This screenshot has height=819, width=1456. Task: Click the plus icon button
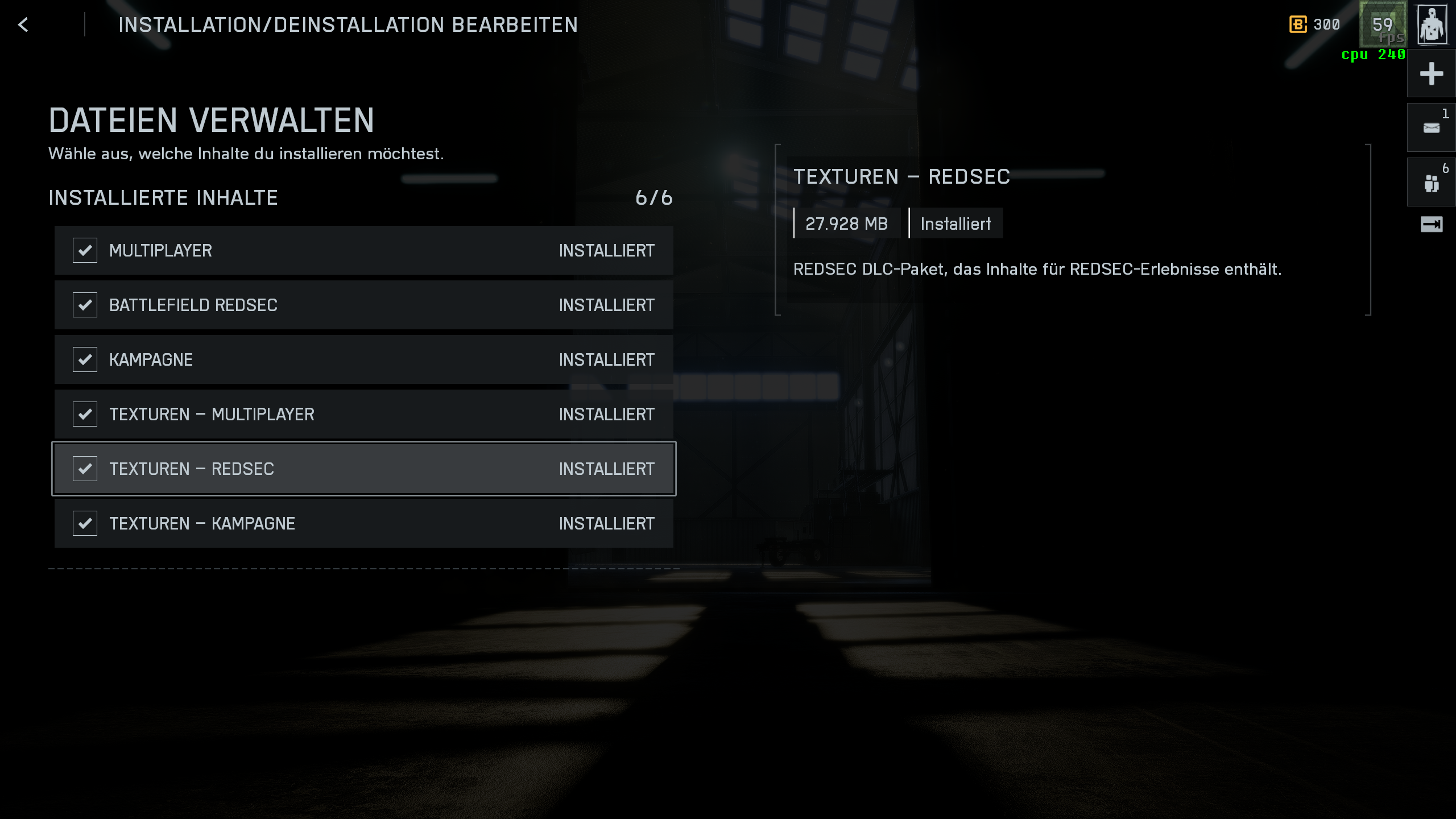(1432, 74)
